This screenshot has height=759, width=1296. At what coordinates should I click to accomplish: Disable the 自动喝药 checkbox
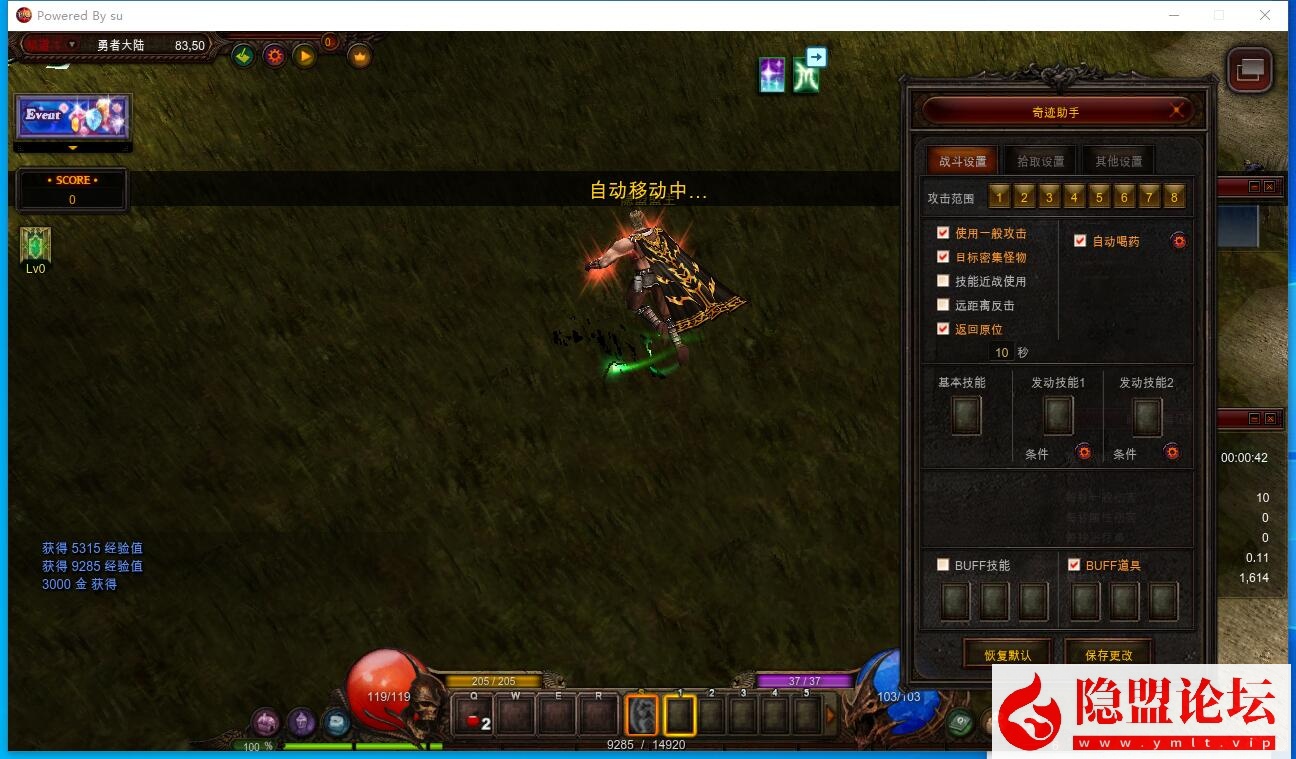click(x=1081, y=240)
